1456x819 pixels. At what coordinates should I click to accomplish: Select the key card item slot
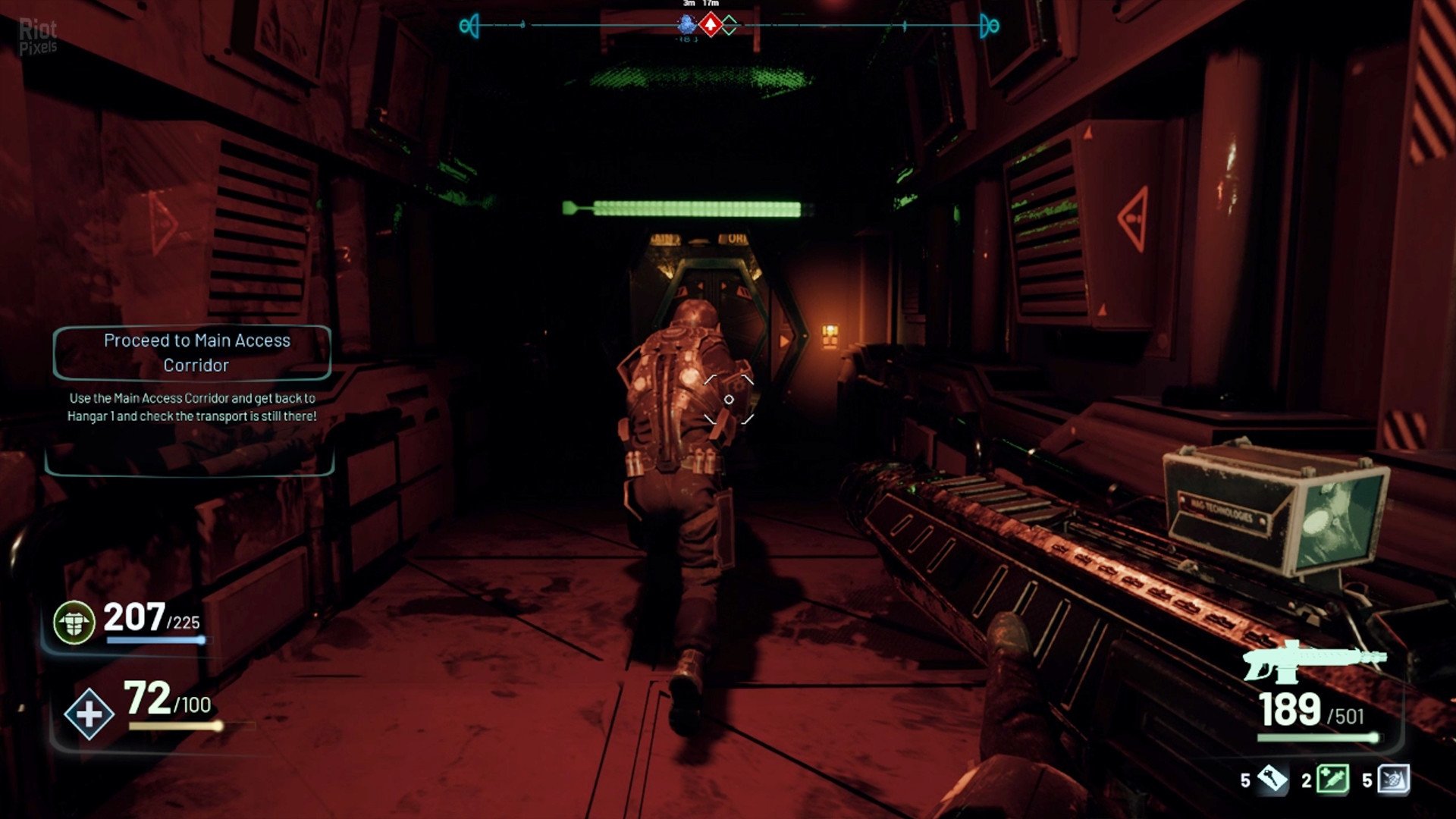[x=1272, y=779]
